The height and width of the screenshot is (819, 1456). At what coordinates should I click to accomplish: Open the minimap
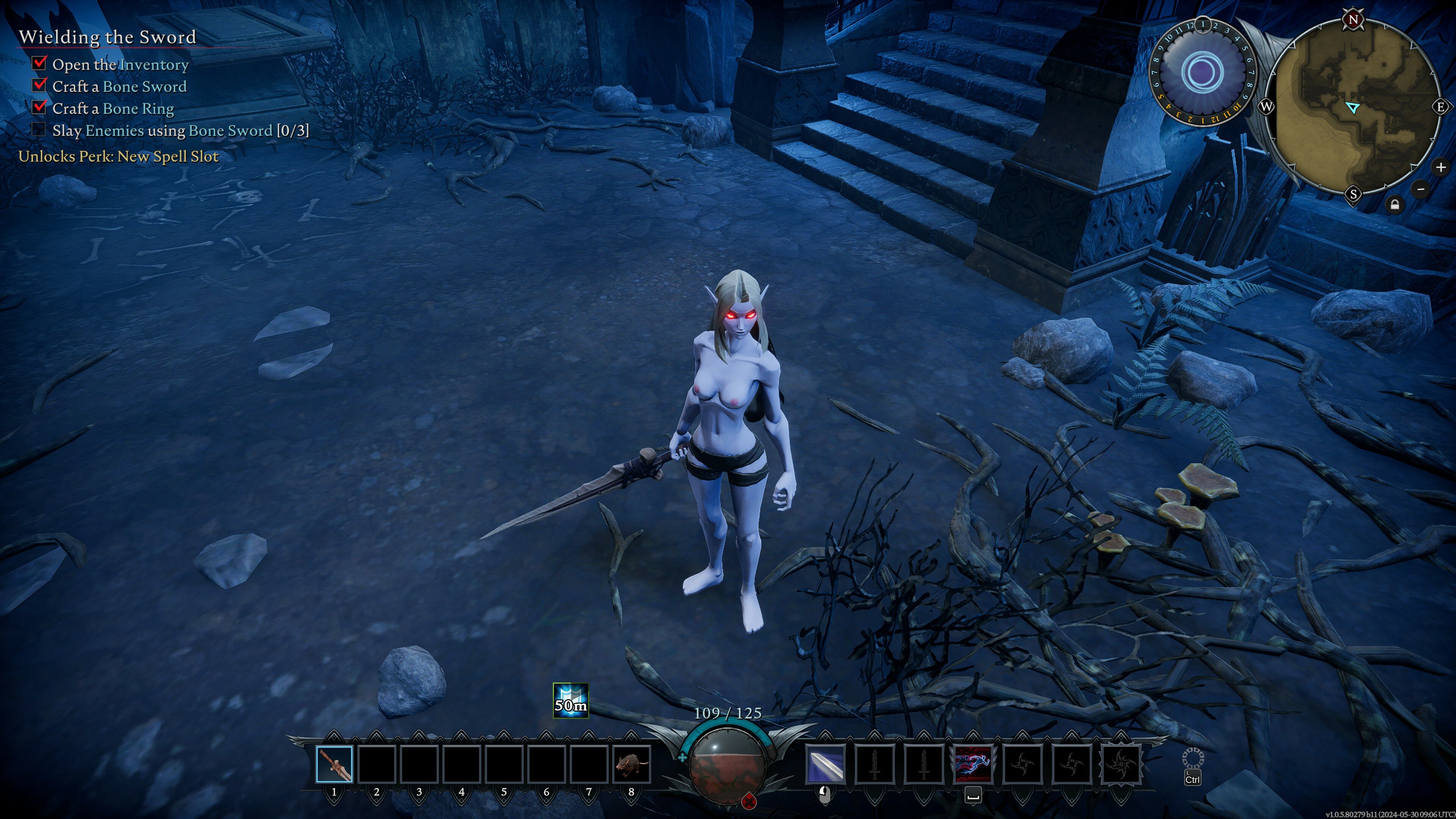click(1353, 107)
